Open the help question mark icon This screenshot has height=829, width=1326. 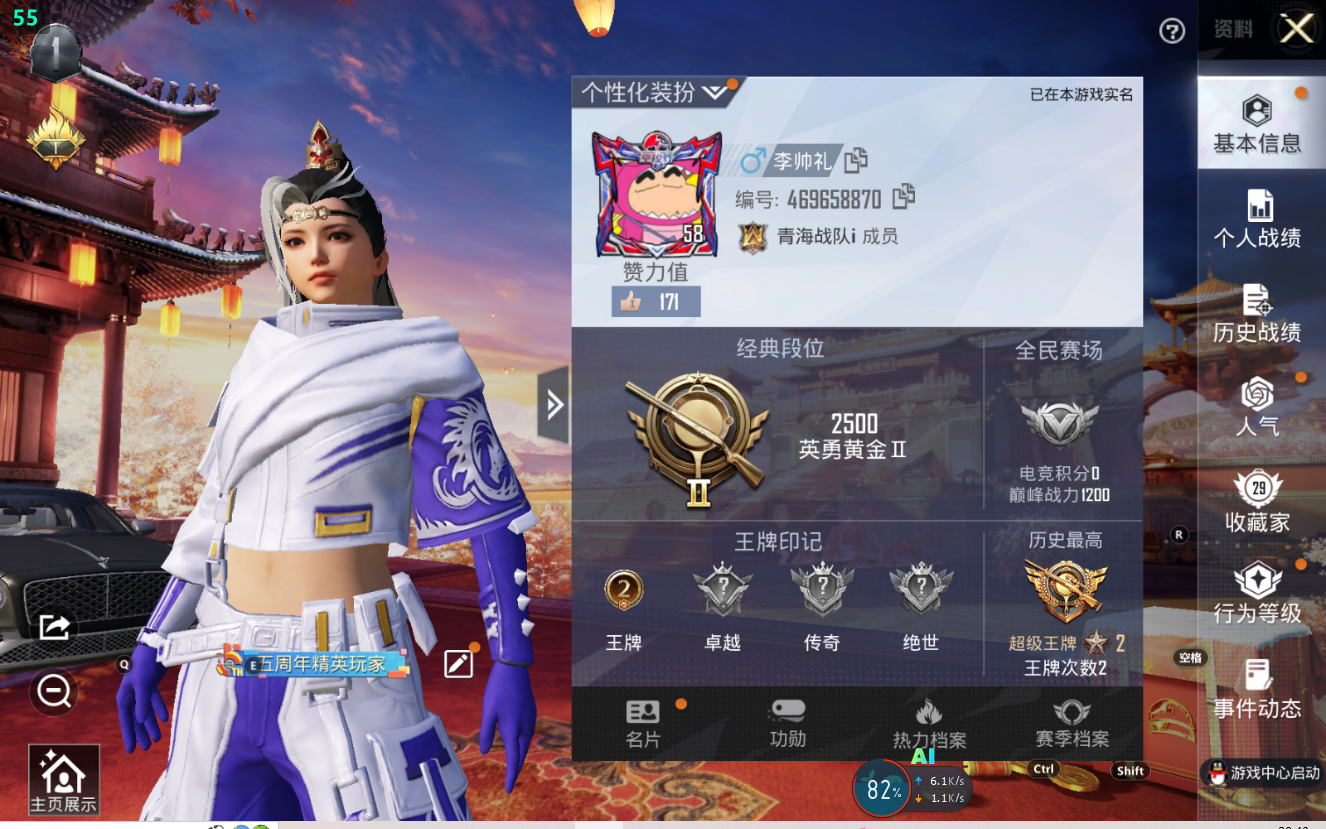(1172, 31)
